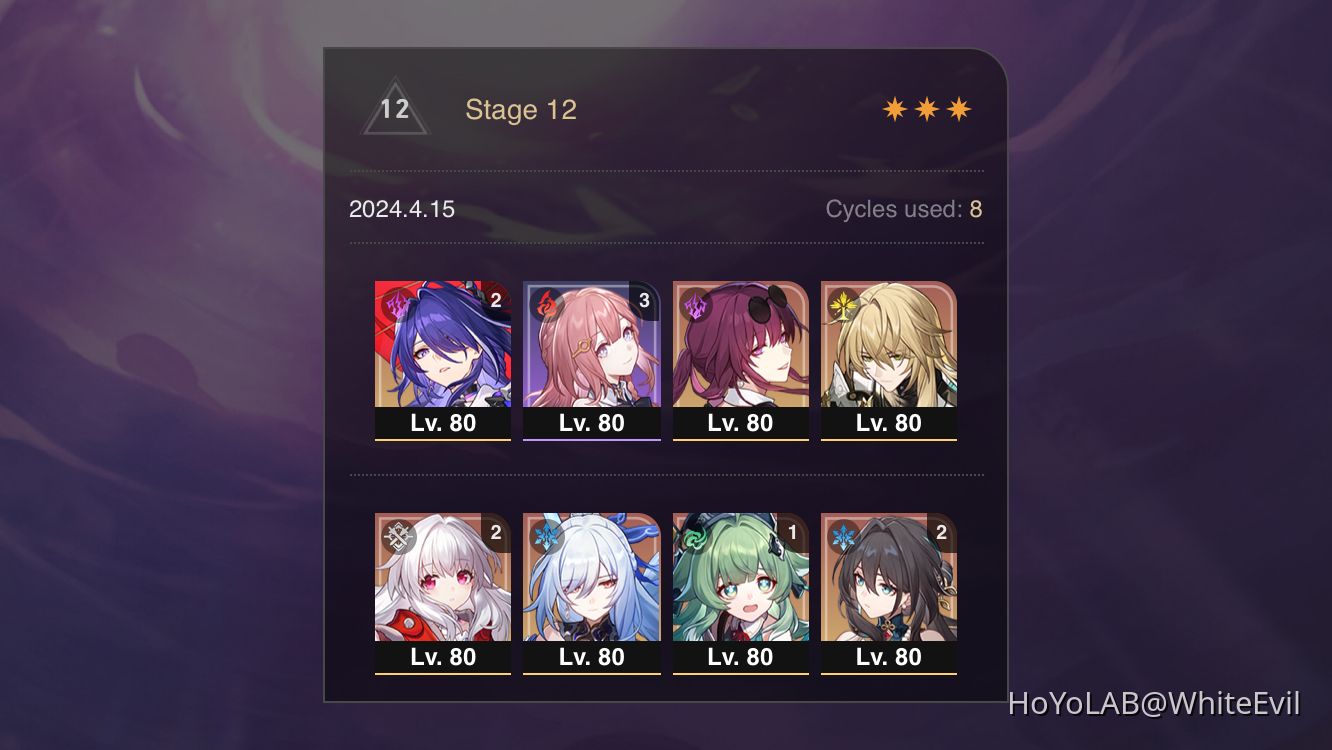Toggle the middle star of the rating

927,107
